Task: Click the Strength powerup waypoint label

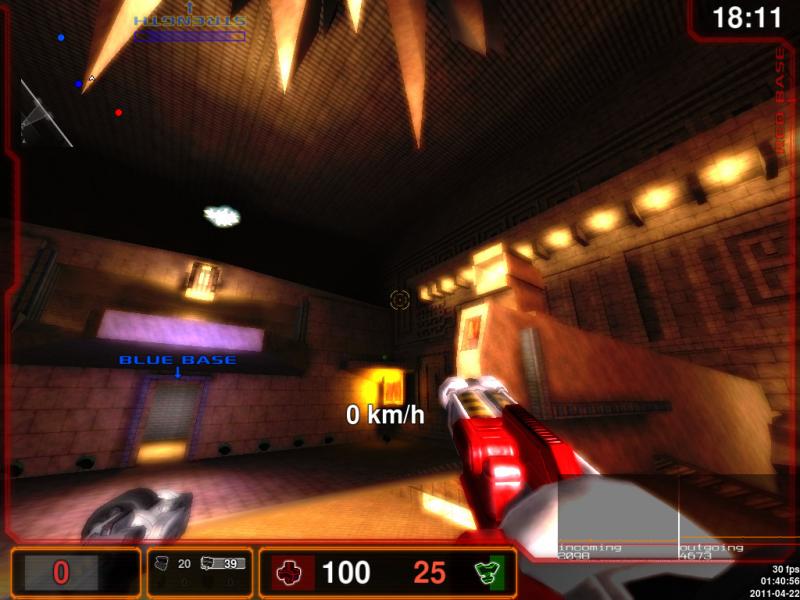Action: [x=190, y=20]
